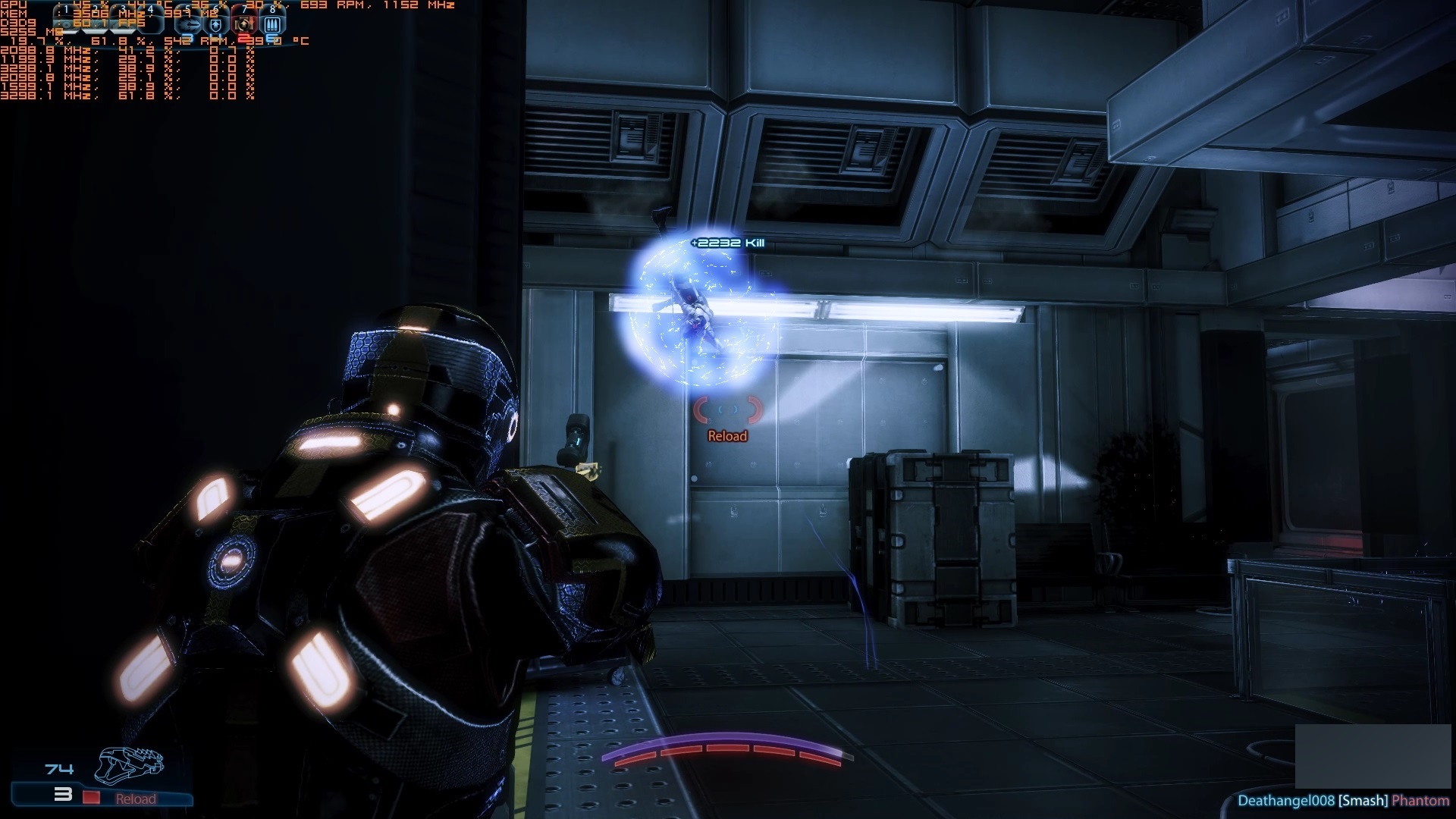Use the missile launcher consumable in slot 5
Image resolution: width=1456 pixels, height=819 pixels.
click(188, 24)
